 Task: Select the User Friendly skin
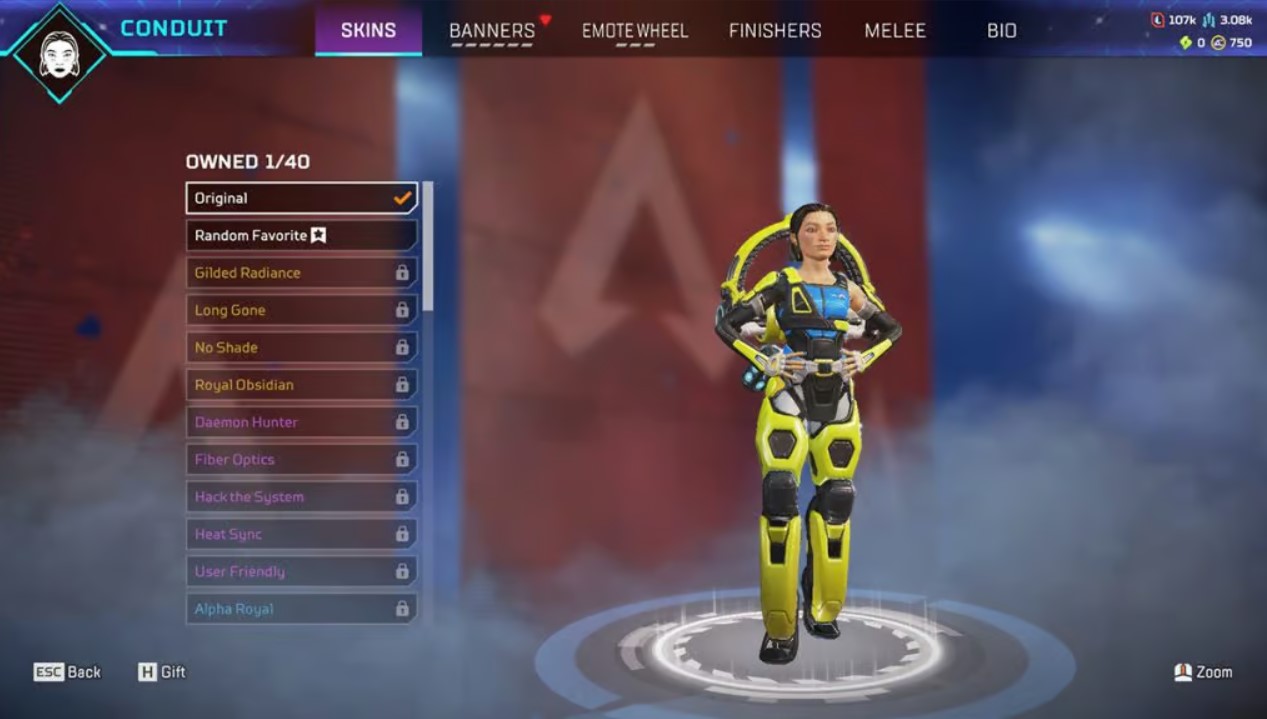pos(301,572)
